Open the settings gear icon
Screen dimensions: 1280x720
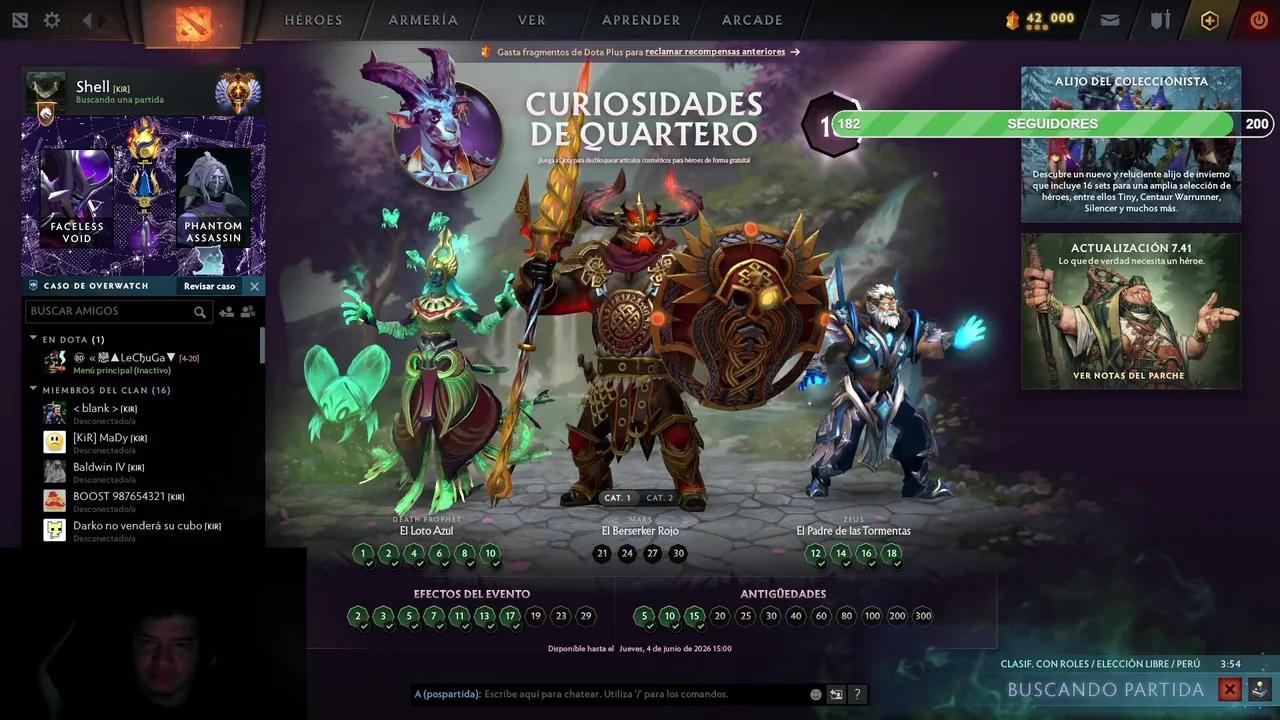[52, 19]
